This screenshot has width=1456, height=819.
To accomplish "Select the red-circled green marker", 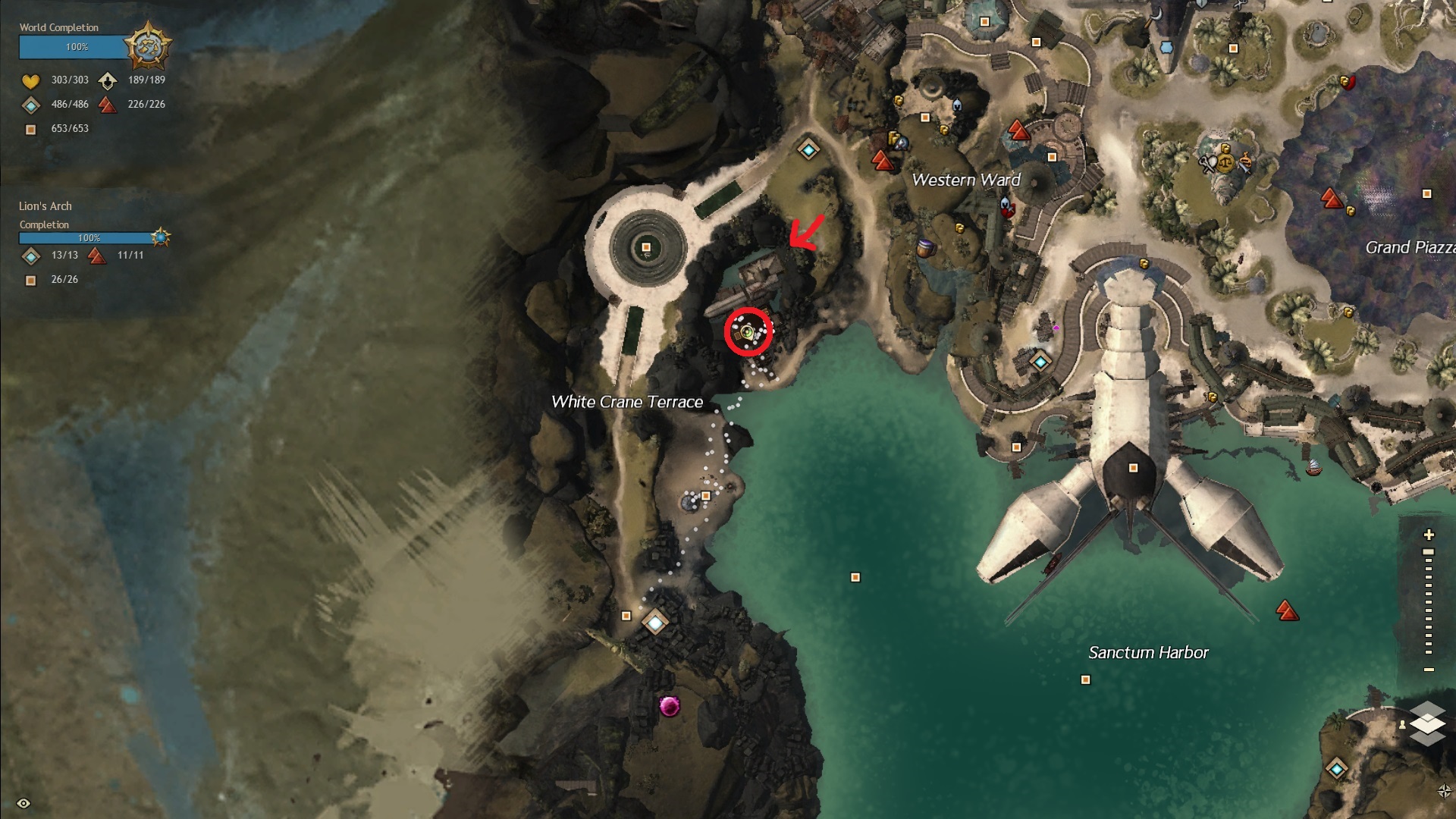I will coord(748,331).
